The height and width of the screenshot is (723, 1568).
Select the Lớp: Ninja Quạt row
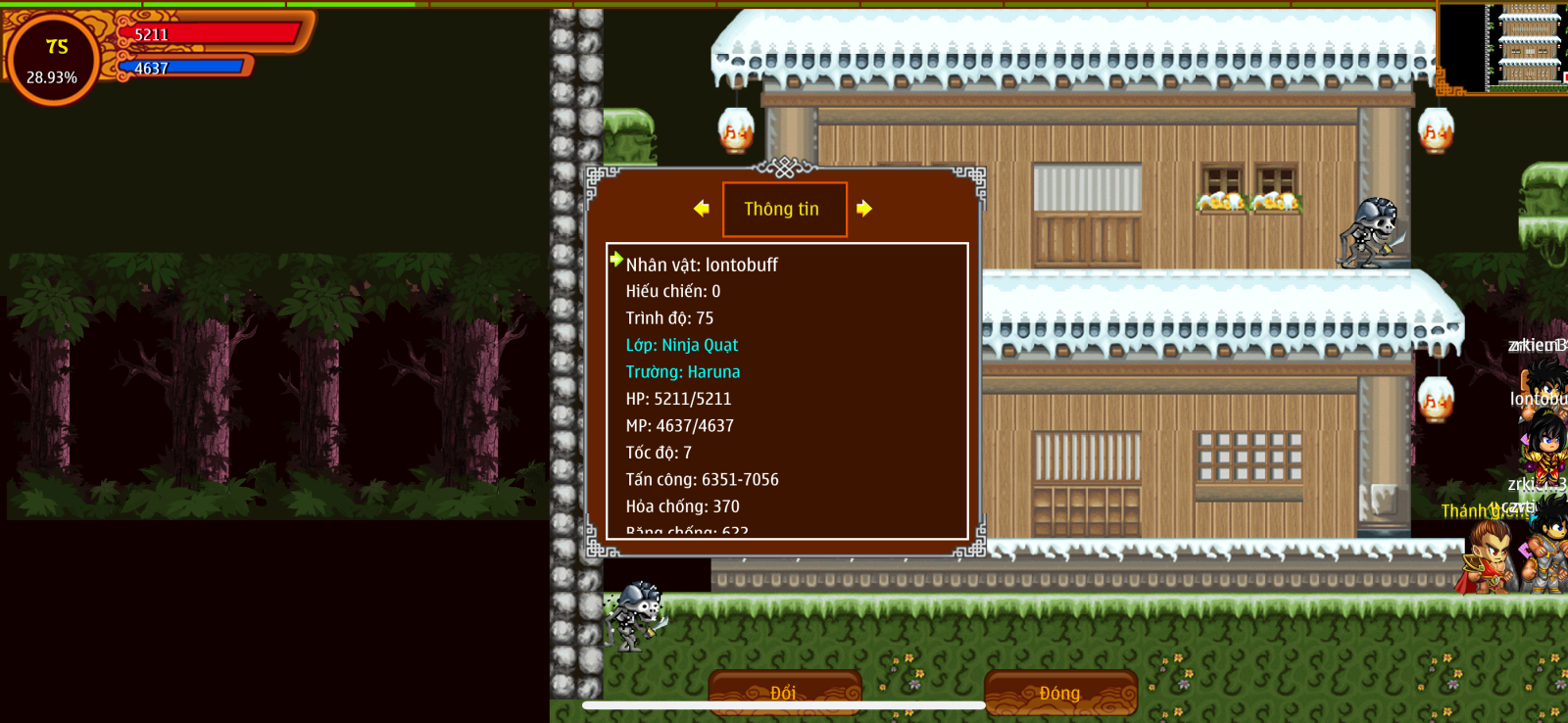tap(682, 345)
